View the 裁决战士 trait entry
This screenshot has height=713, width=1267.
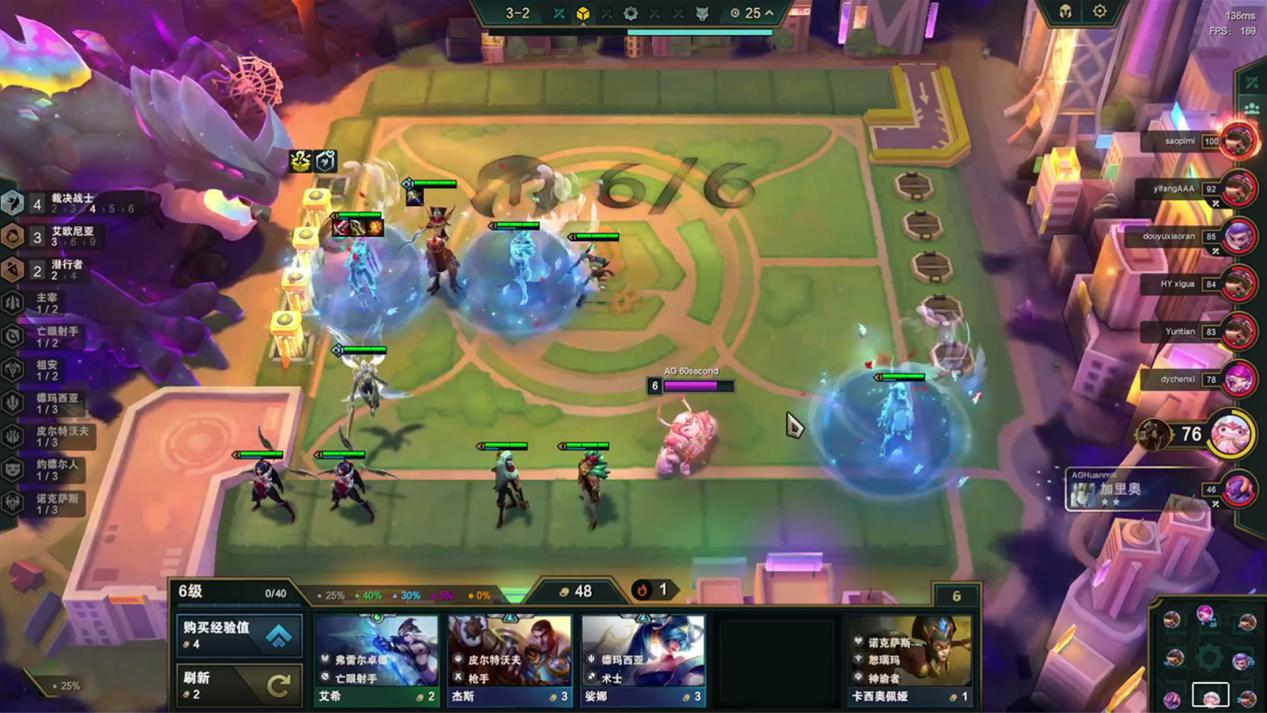click(70, 203)
